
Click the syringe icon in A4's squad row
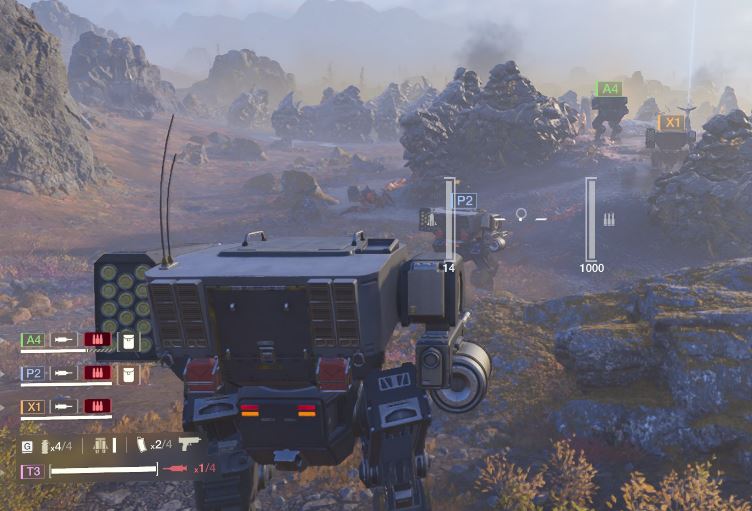(64, 340)
